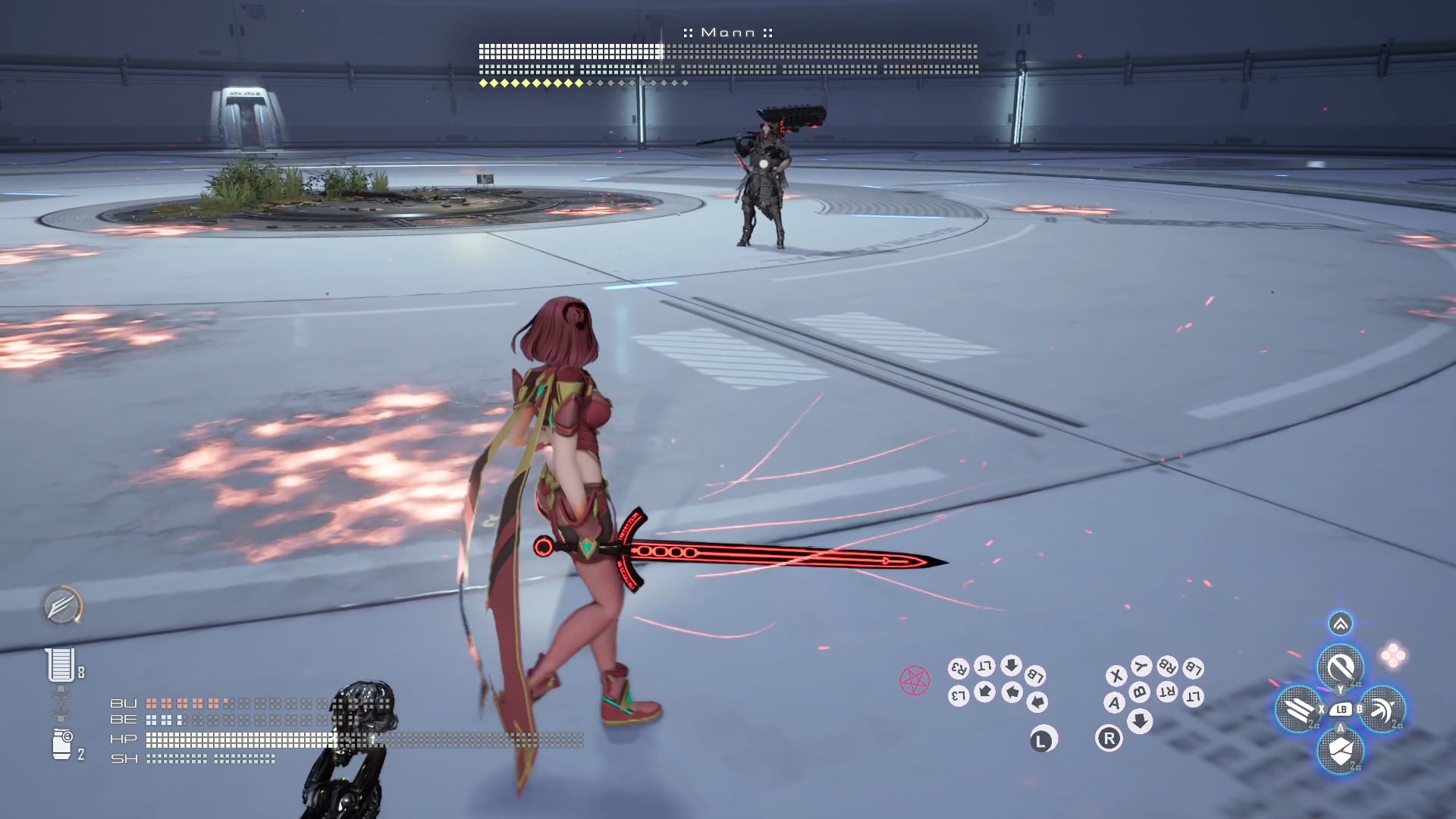Select the healing potion beaker icon
1456x819 pixels.
point(61,665)
